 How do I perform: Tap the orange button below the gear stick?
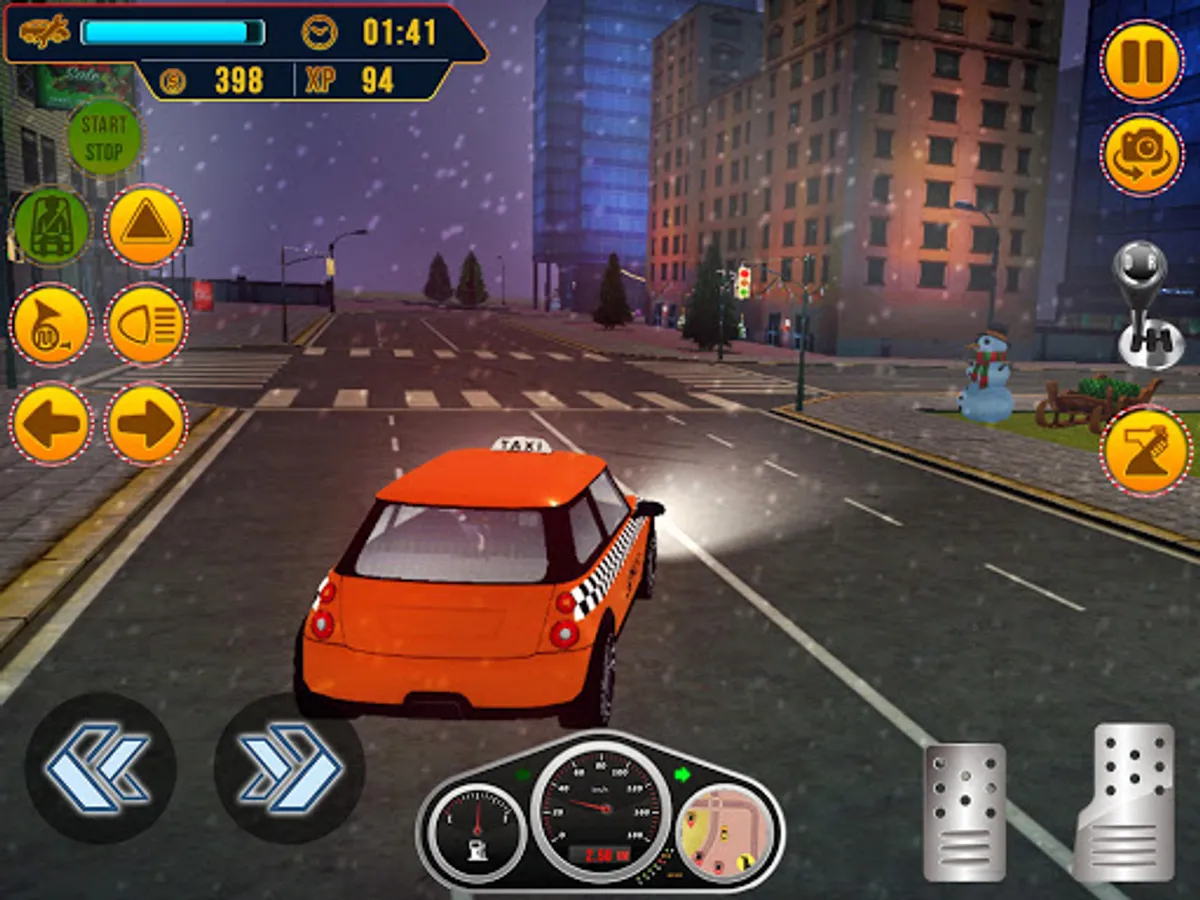coord(1147,451)
